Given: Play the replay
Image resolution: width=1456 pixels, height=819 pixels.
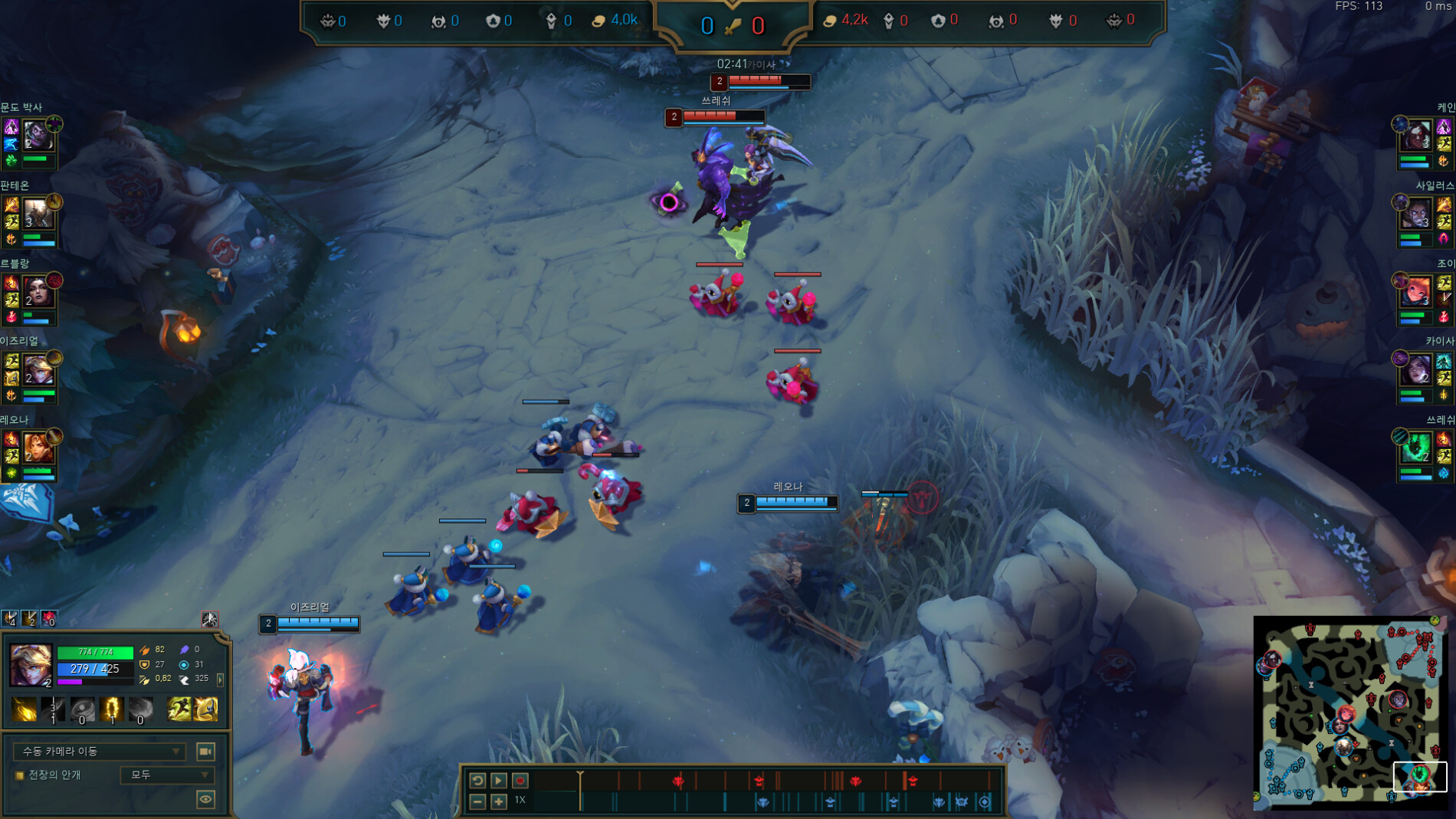Looking at the screenshot, I should tap(498, 780).
